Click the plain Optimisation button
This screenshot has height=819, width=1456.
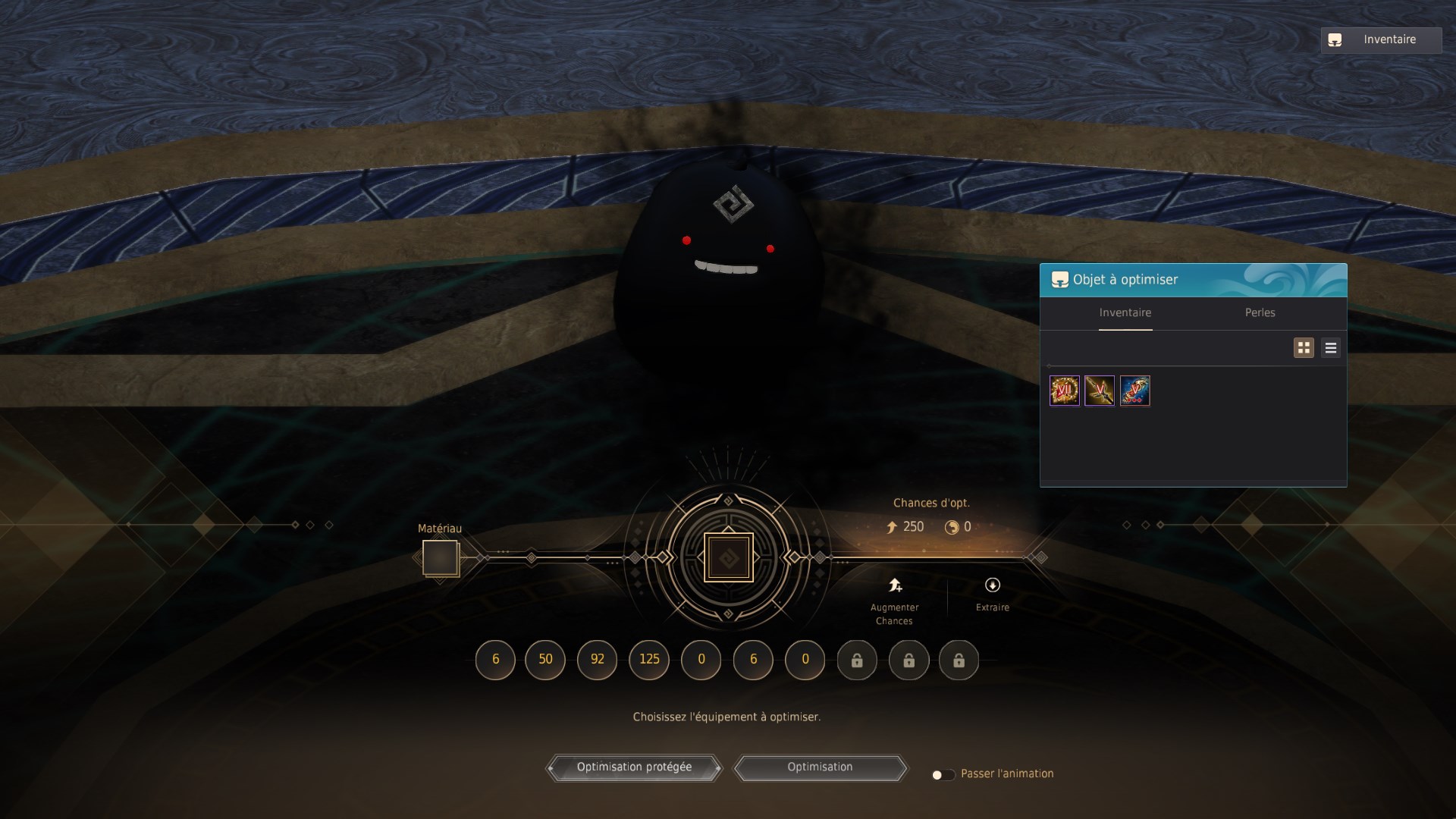tap(820, 767)
